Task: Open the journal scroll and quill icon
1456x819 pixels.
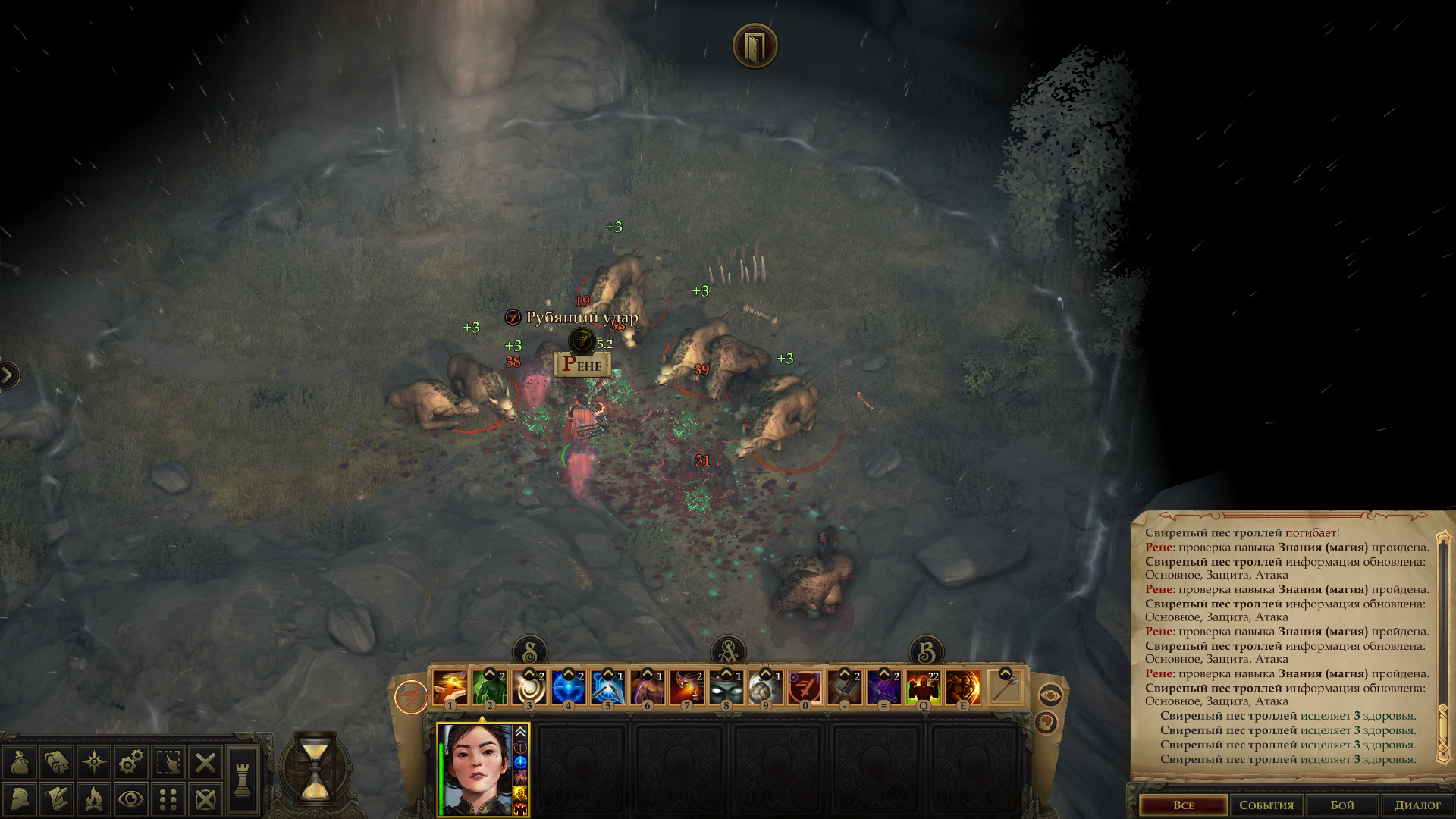Action: click(x=57, y=799)
